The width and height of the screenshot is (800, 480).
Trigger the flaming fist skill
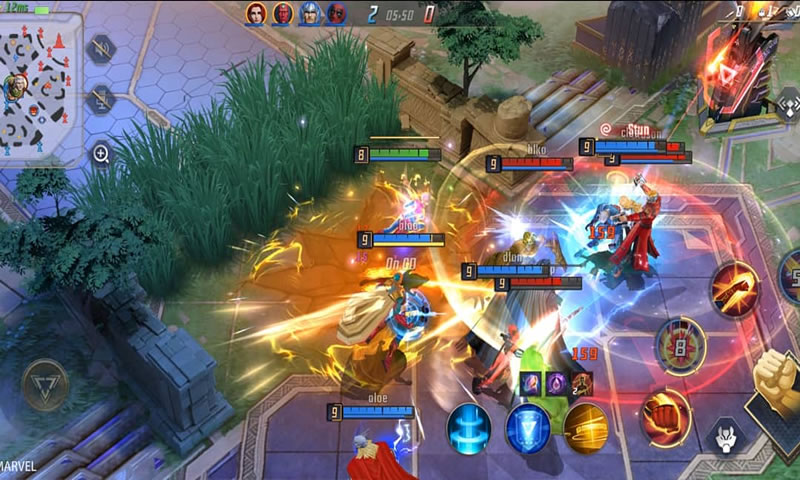tap(664, 415)
